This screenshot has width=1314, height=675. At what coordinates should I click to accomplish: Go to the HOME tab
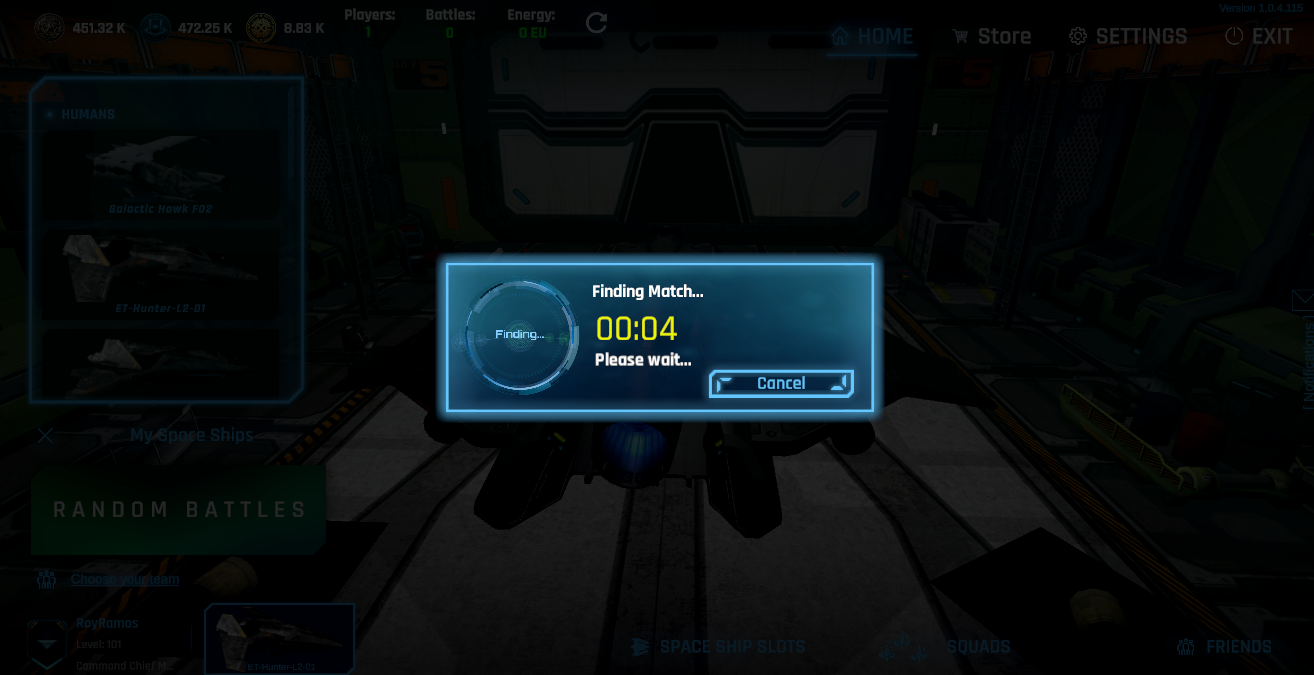click(x=872, y=37)
